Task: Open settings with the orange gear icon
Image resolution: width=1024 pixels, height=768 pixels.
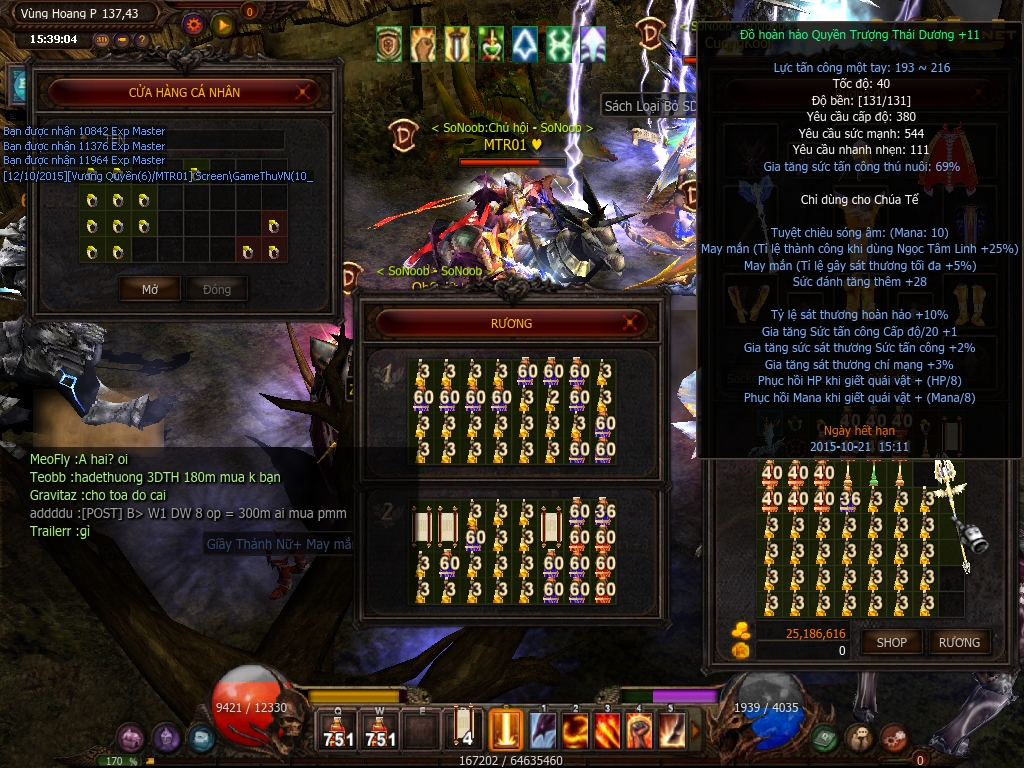Action: pos(194,24)
